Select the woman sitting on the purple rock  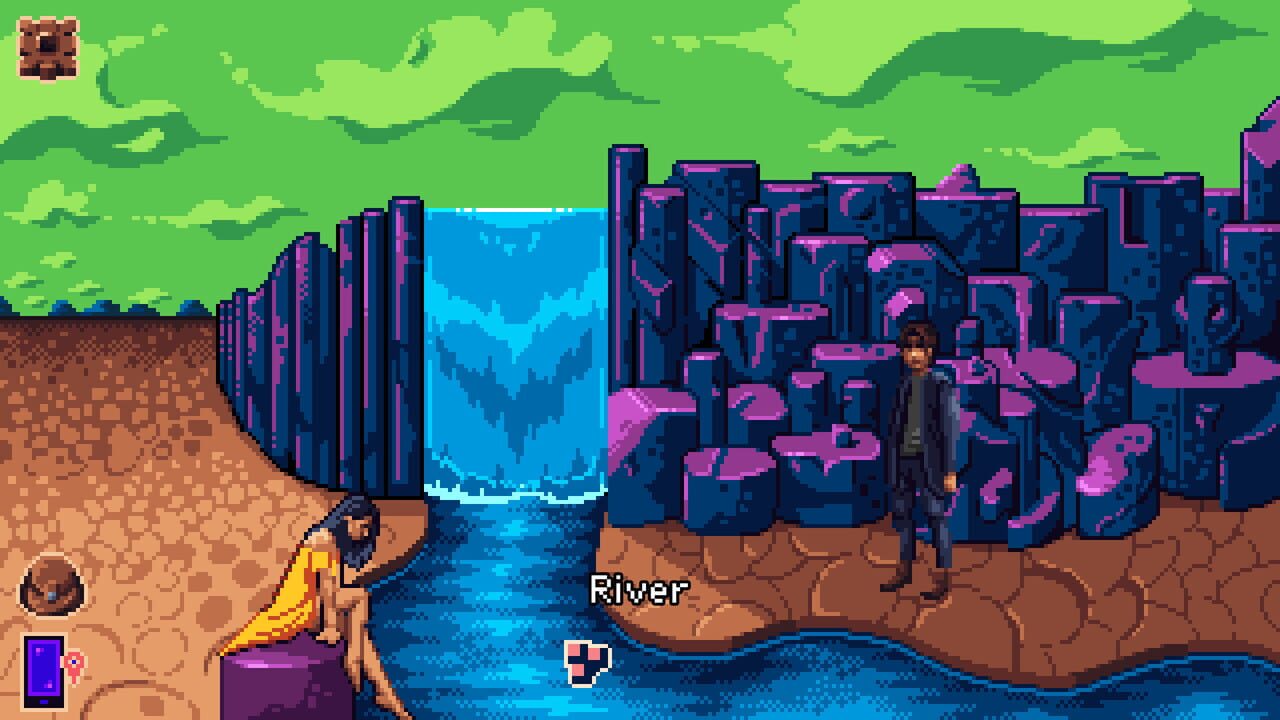point(330,570)
